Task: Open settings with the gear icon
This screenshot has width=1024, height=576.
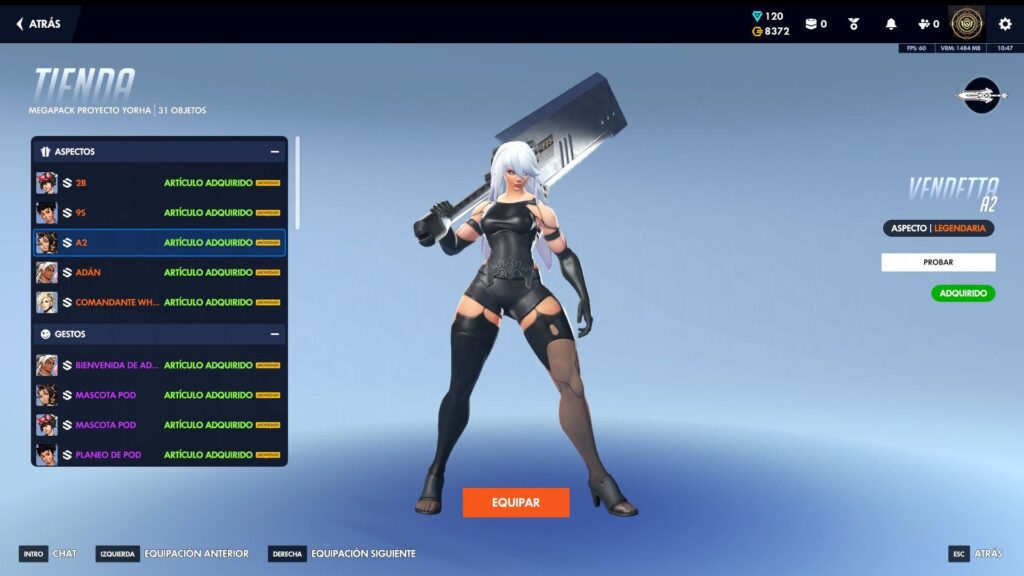Action: point(1005,24)
